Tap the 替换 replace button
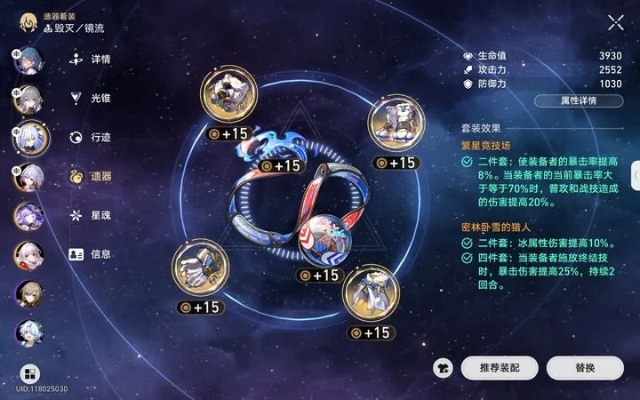Screen dimensions: 640x400 click(585, 368)
